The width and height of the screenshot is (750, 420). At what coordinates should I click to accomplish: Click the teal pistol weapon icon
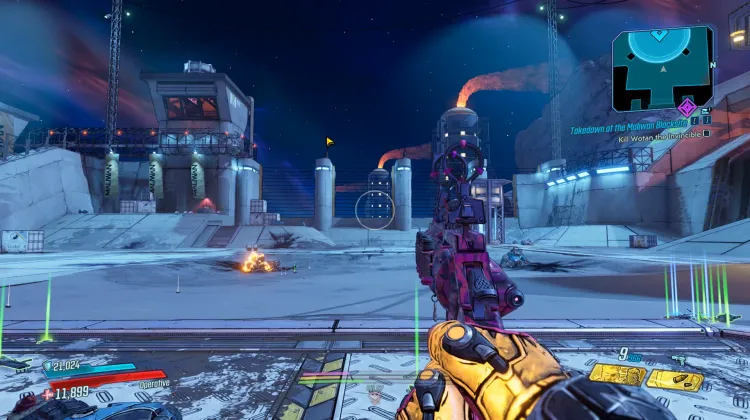[679, 359]
